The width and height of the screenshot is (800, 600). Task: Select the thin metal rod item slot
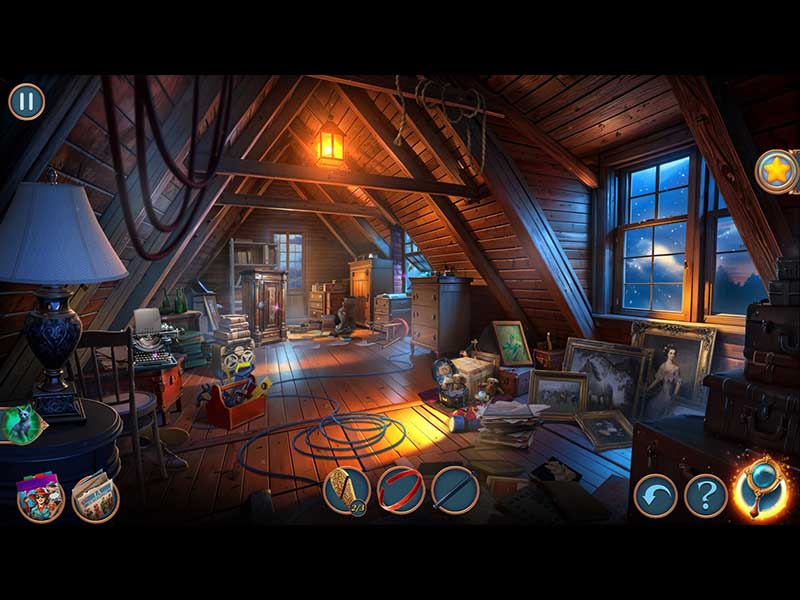pyautogui.click(x=455, y=490)
